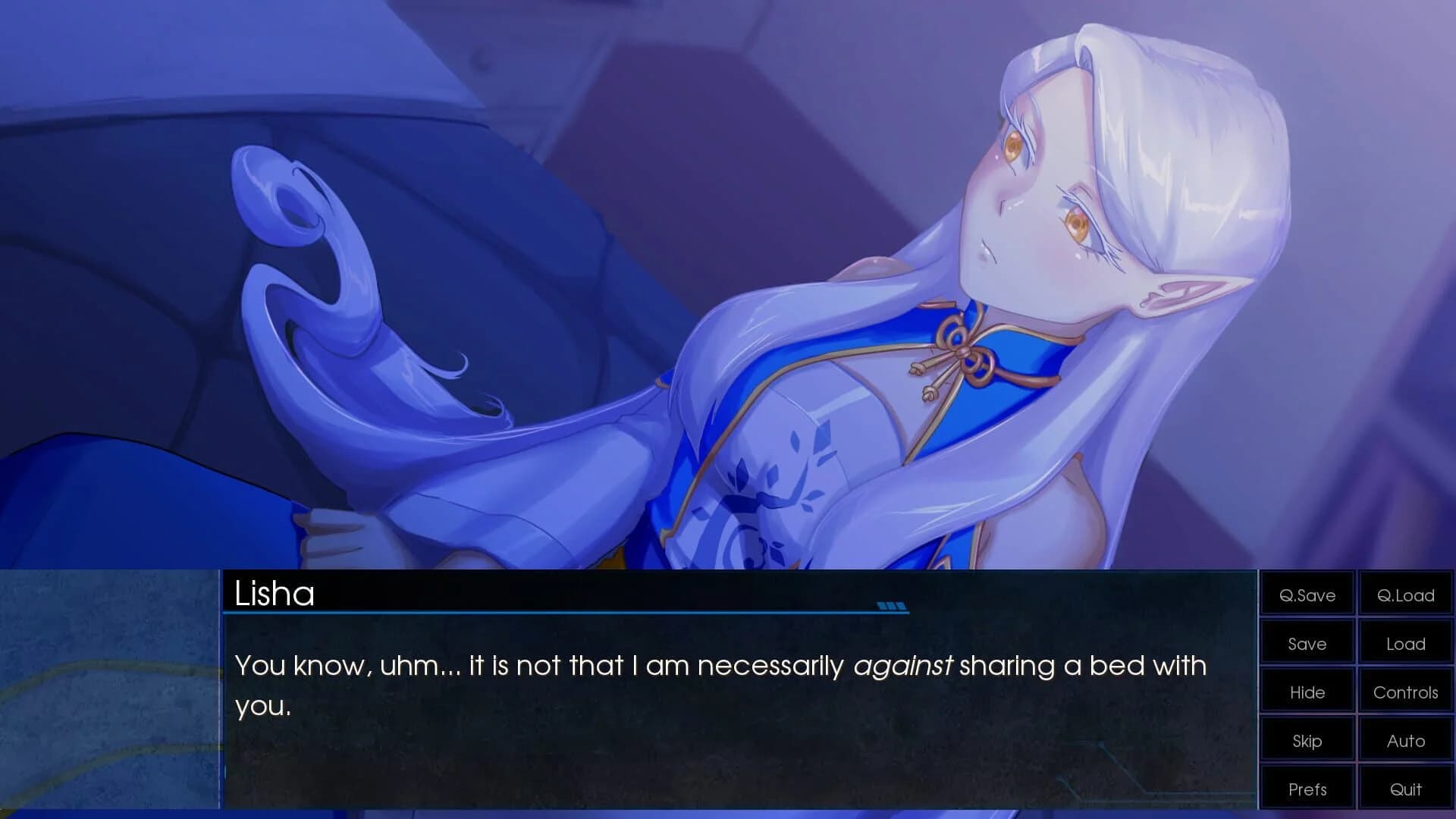Click Lisha's character sprite
The height and width of the screenshot is (819, 1456).
pos(986,303)
